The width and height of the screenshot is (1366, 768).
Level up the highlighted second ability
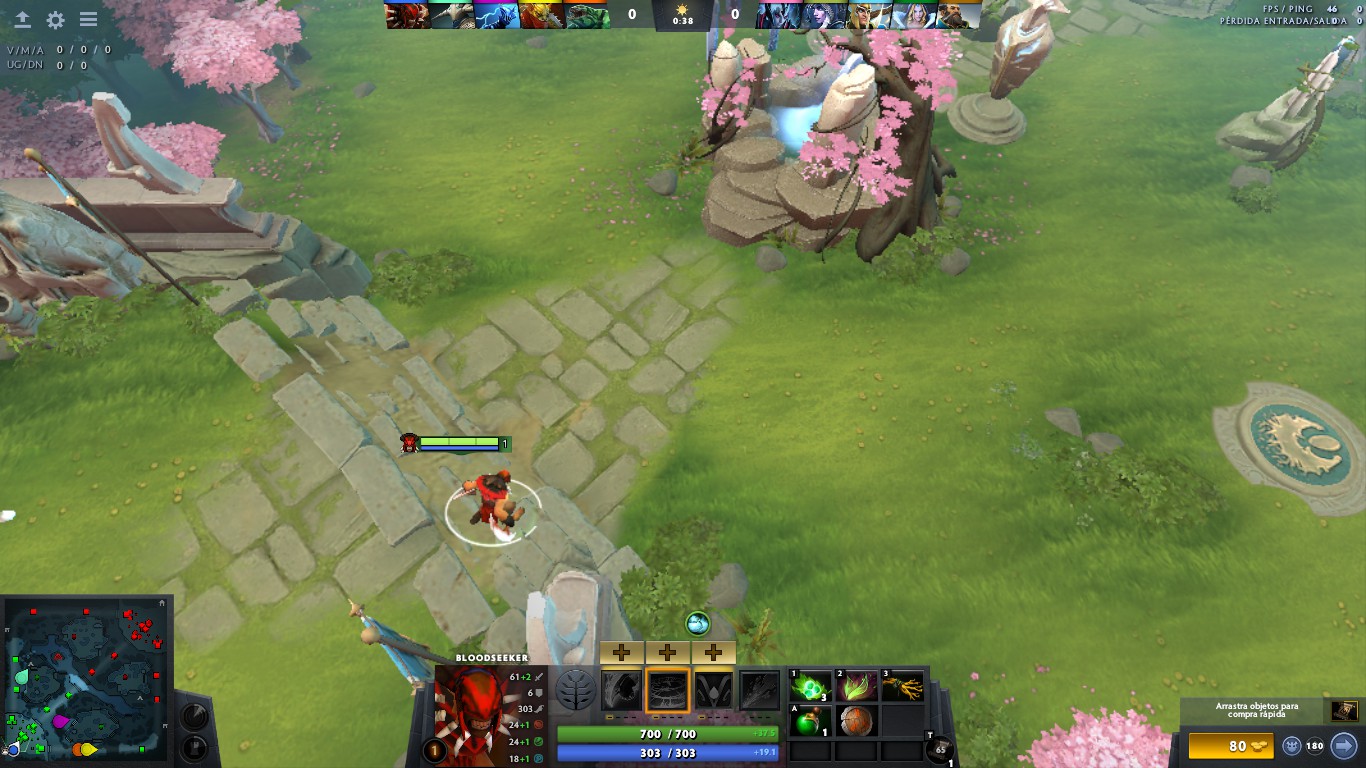click(x=667, y=653)
